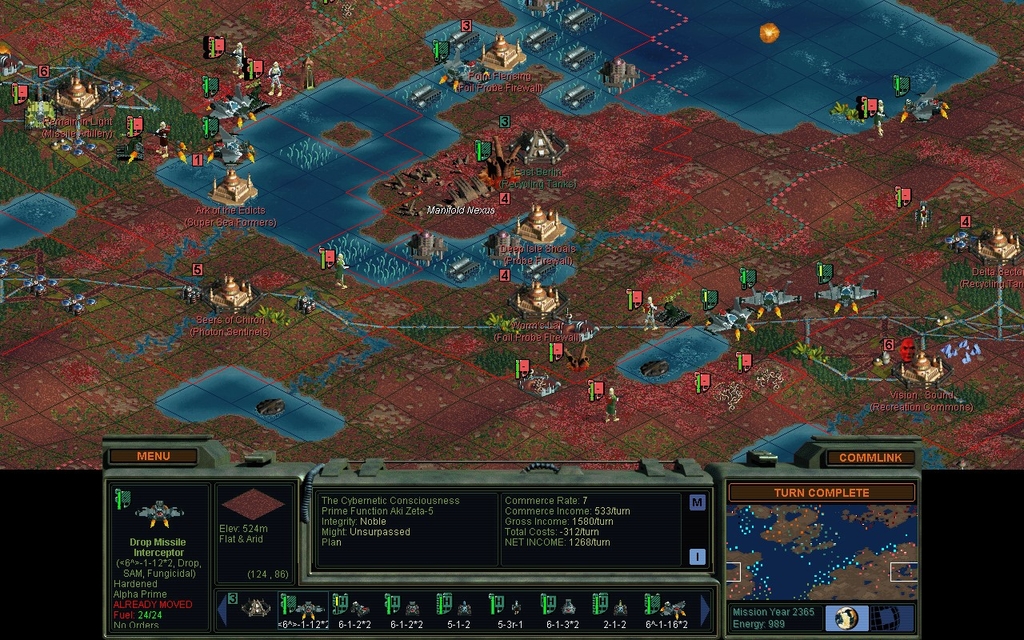
Task: Toggle the M info panel button
Action: point(697,502)
